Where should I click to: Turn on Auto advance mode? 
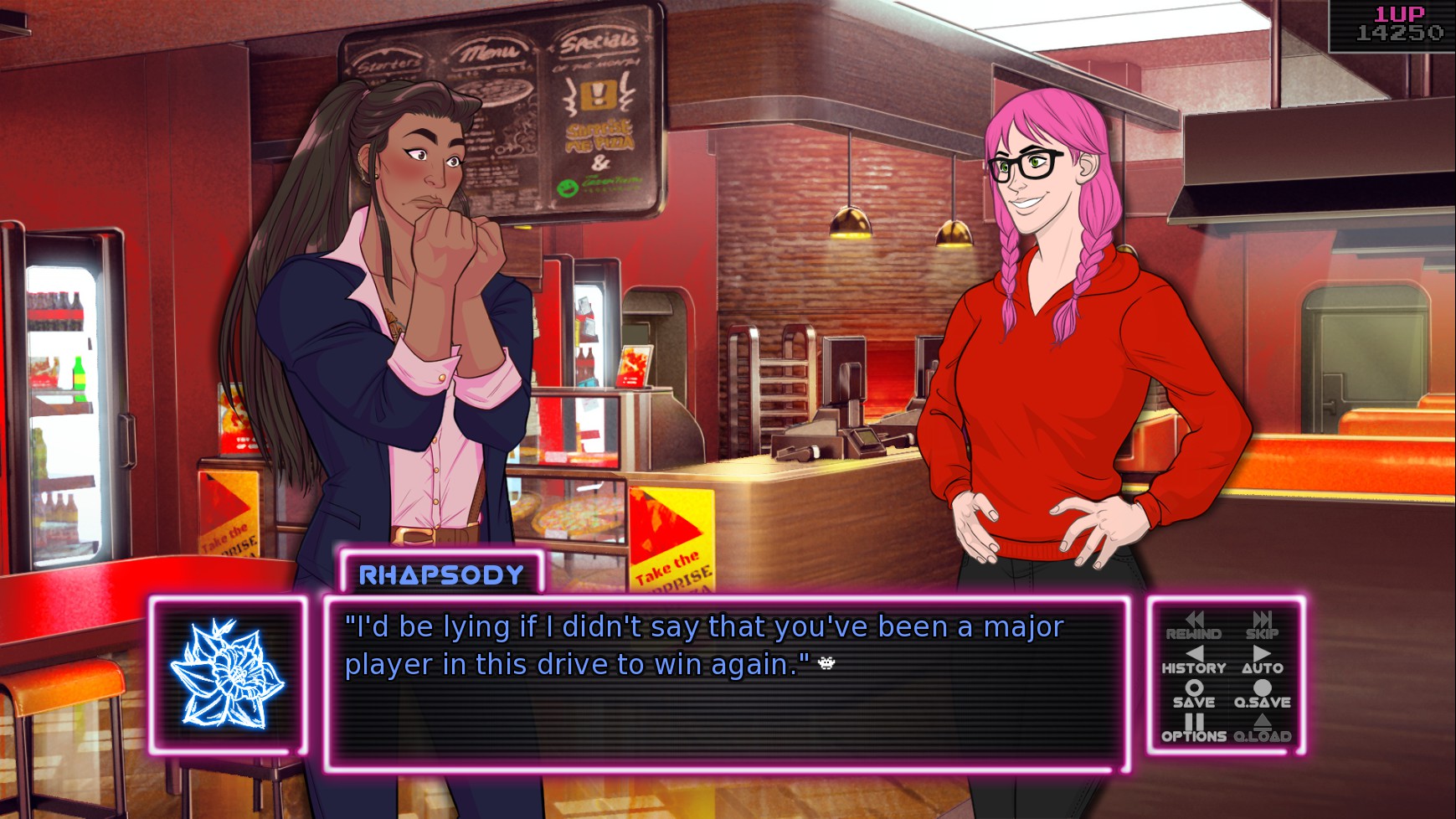click(x=1262, y=660)
